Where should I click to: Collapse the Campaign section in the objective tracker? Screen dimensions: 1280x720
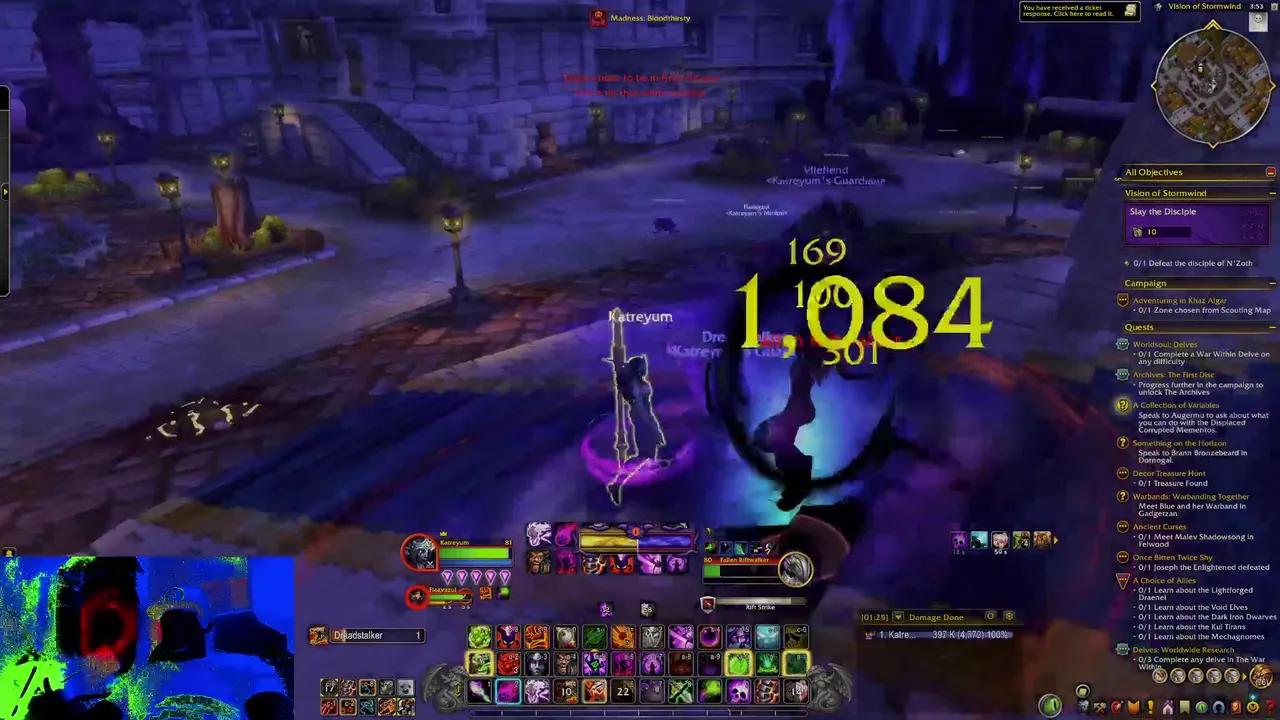[x=1271, y=283]
